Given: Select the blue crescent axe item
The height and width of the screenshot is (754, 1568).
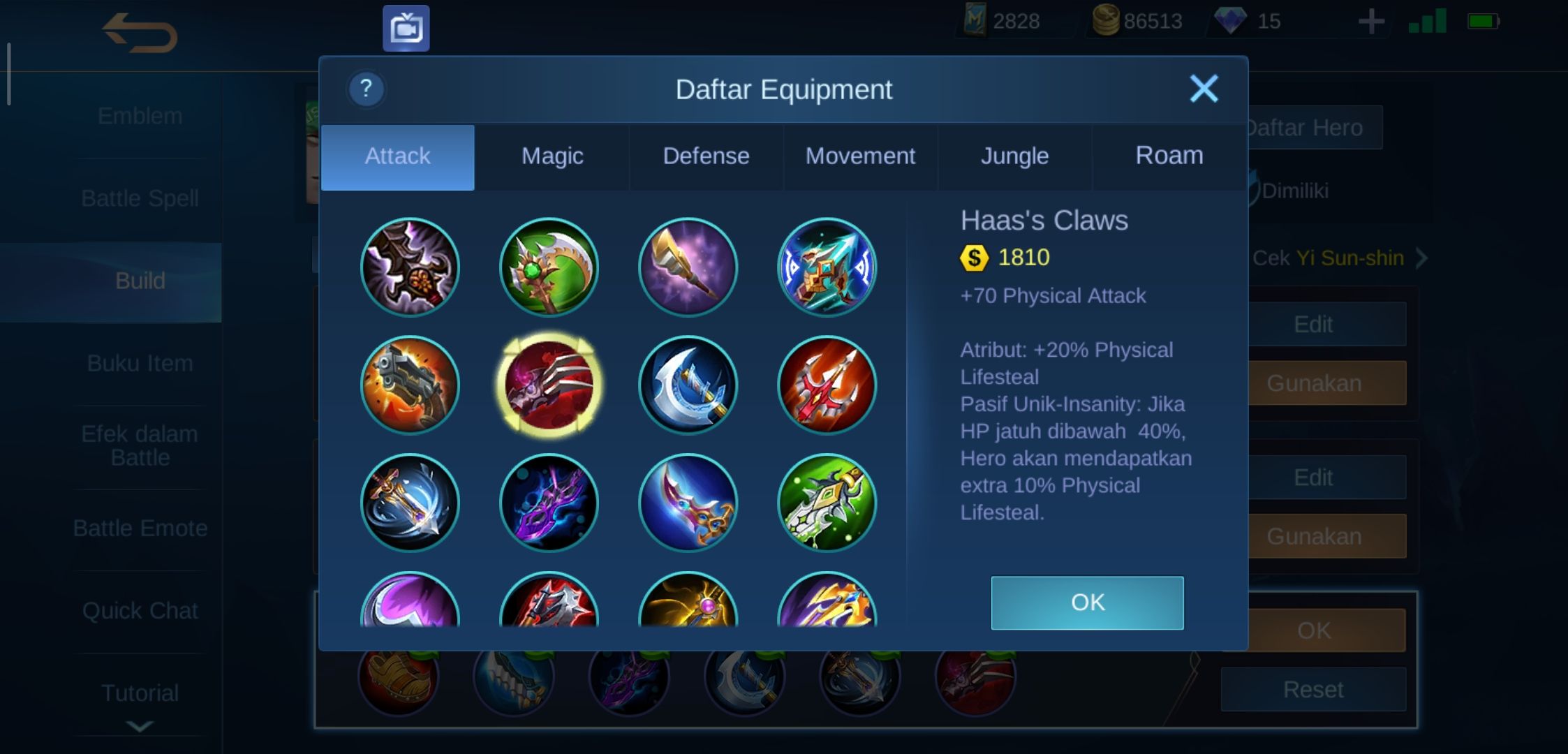Looking at the screenshot, I should pyautogui.click(x=688, y=385).
